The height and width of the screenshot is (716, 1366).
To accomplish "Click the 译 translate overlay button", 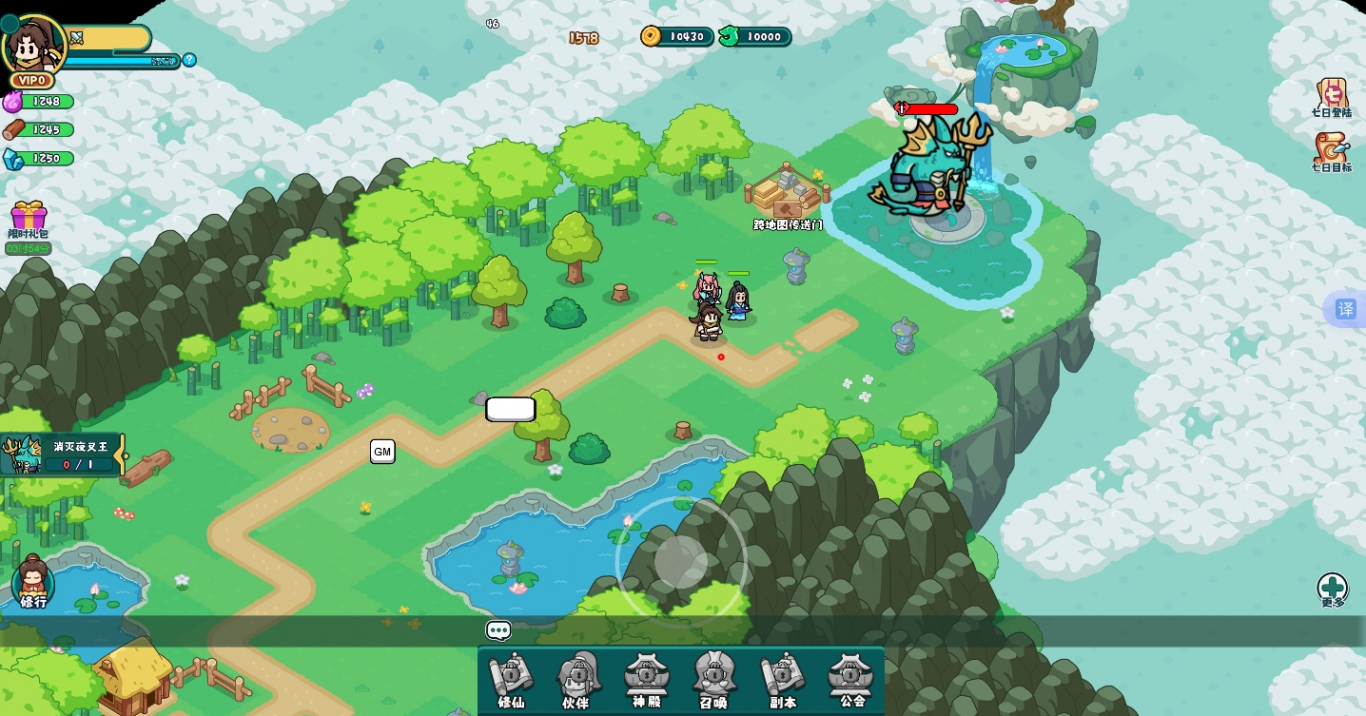I will (x=1345, y=309).
